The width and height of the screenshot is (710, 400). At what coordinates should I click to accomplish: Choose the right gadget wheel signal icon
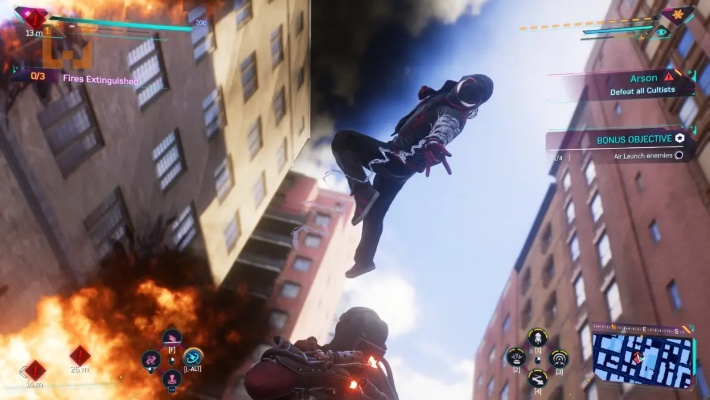point(559,356)
